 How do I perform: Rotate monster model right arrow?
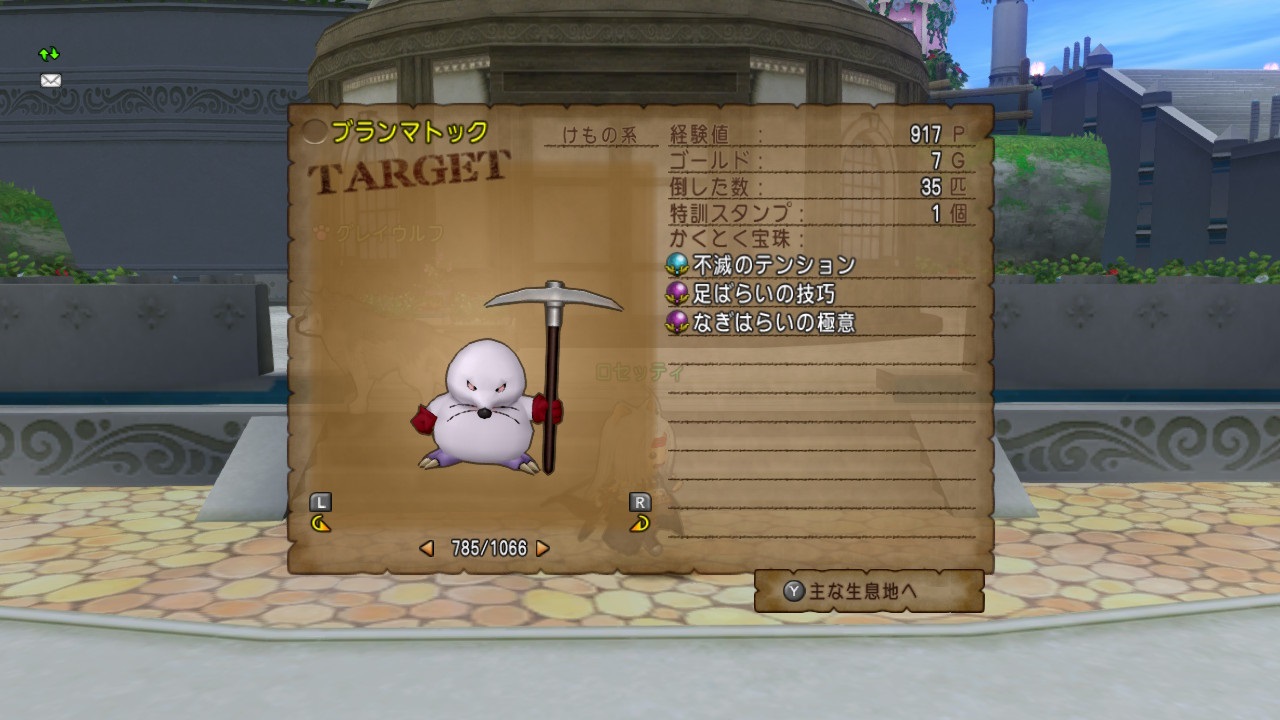640,523
